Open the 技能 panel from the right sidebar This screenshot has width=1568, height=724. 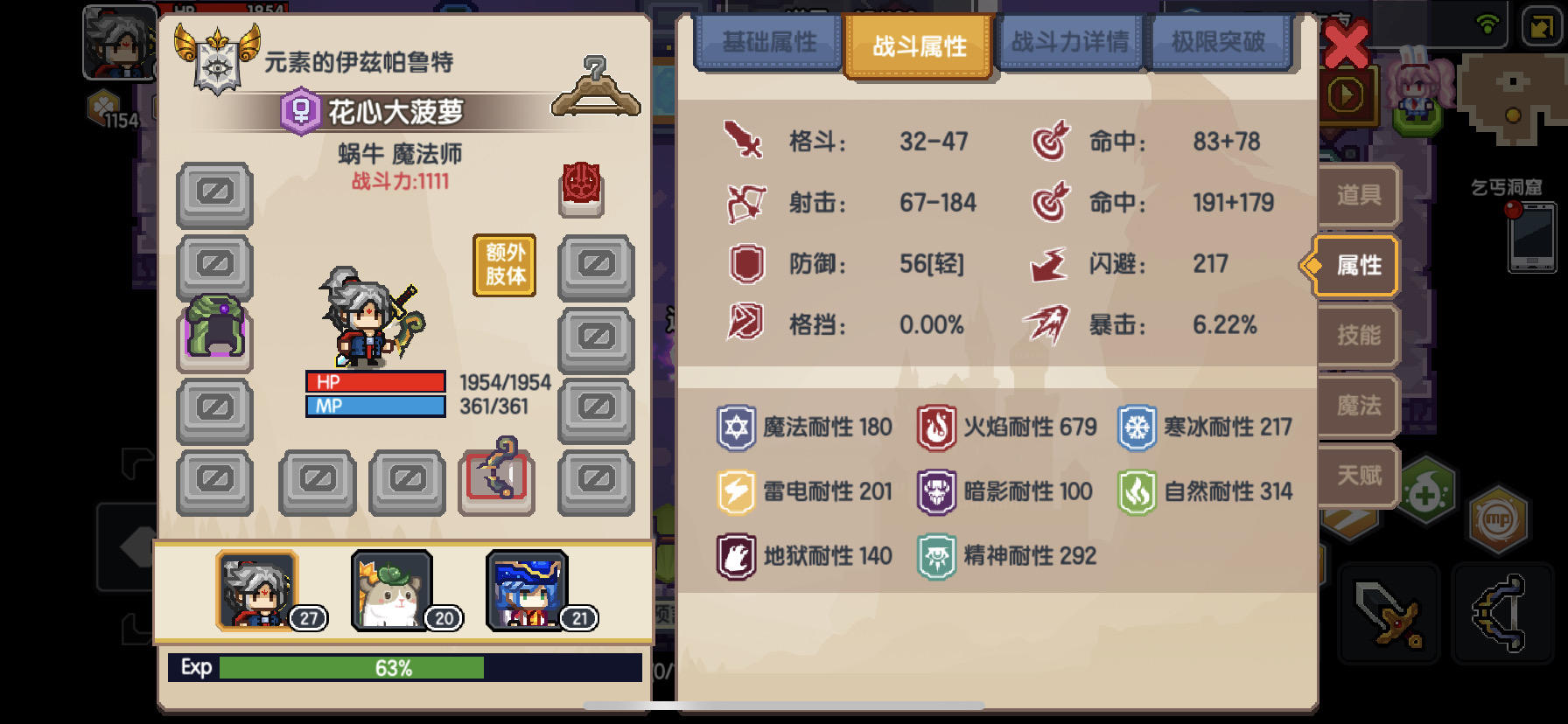(x=1357, y=336)
